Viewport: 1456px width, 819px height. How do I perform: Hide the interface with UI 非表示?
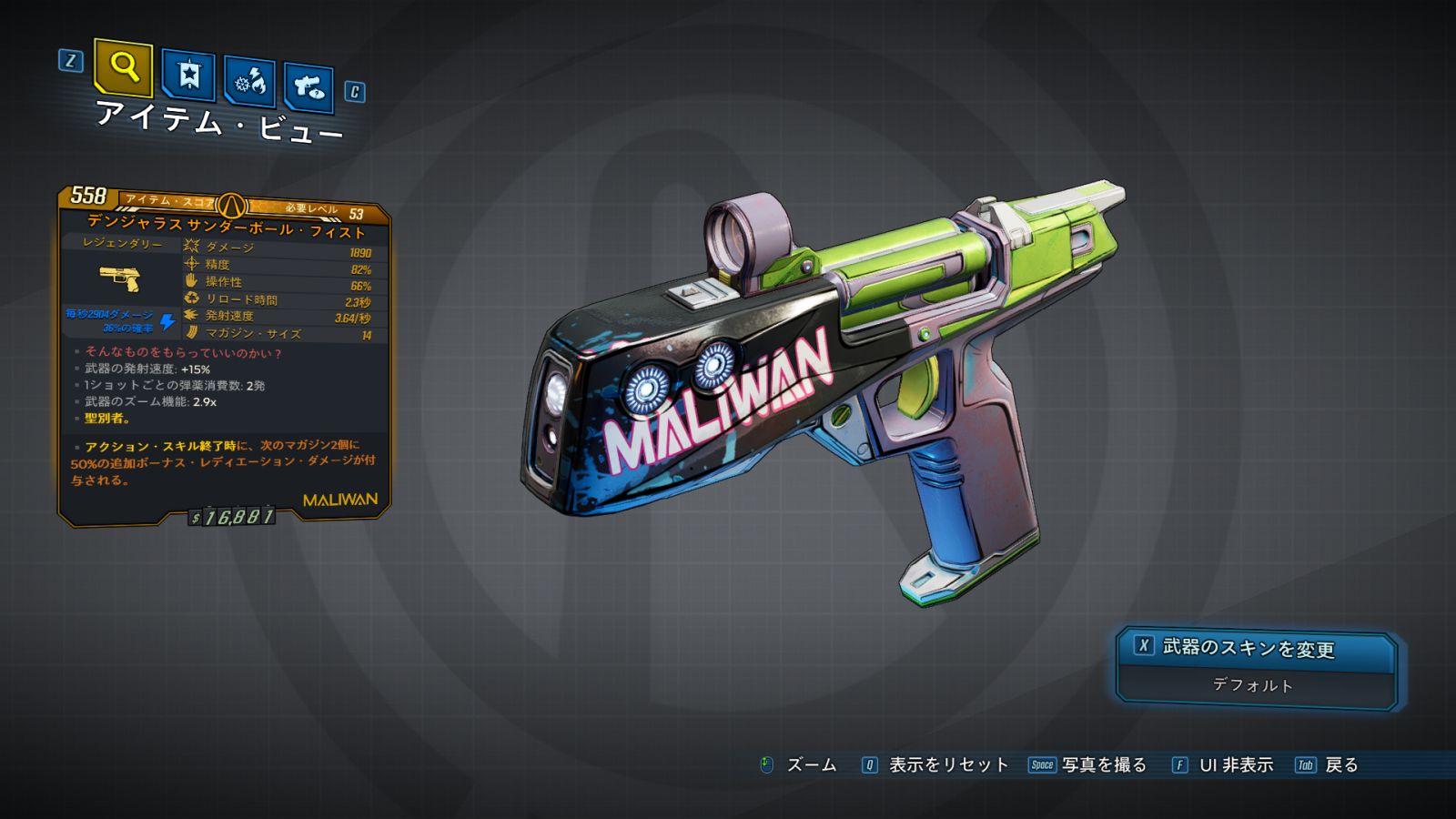pyautogui.click(x=1235, y=765)
